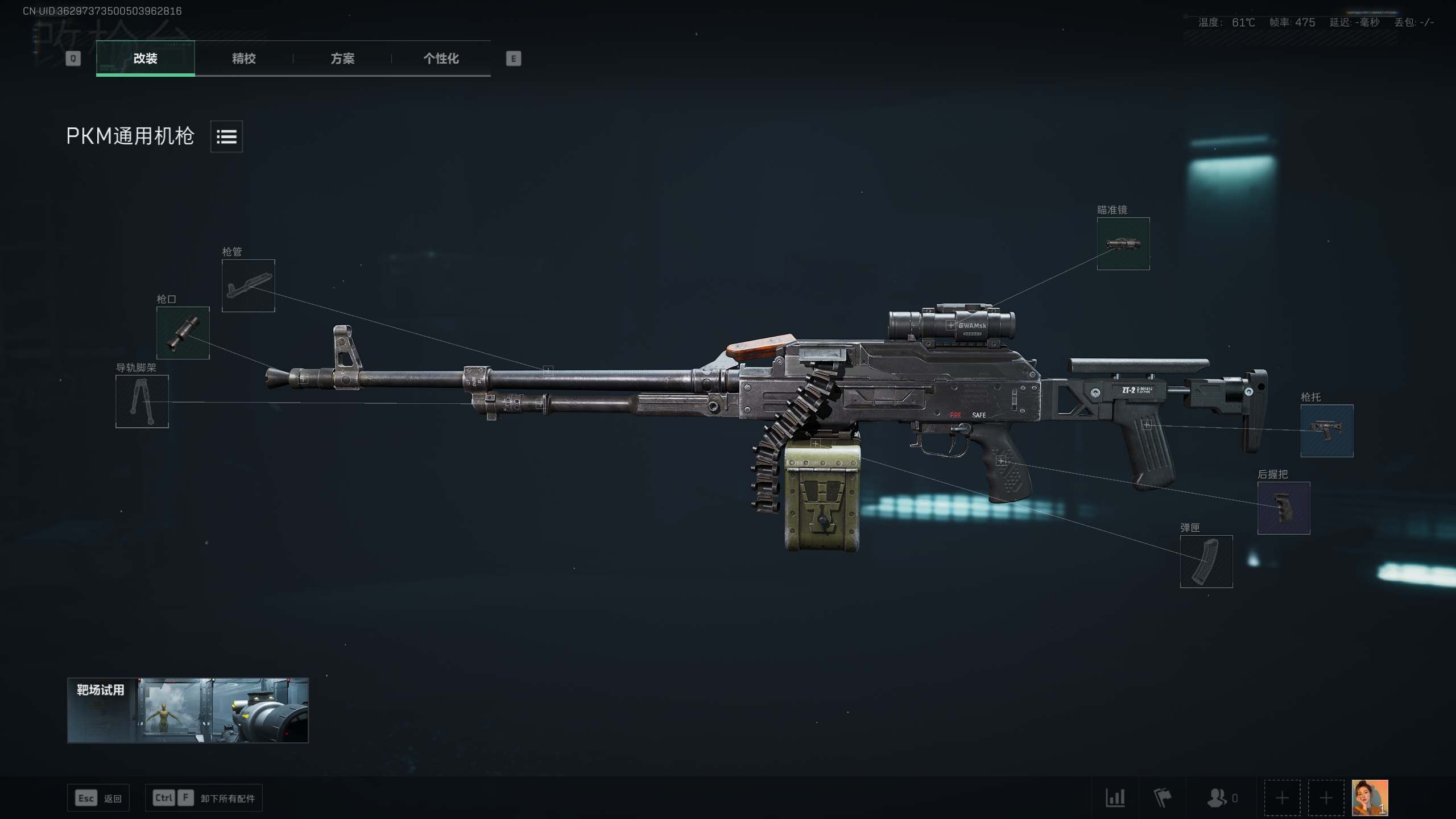Choose the 后握把 rear grip slot
The width and height of the screenshot is (1456, 819).
click(1283, 508)
